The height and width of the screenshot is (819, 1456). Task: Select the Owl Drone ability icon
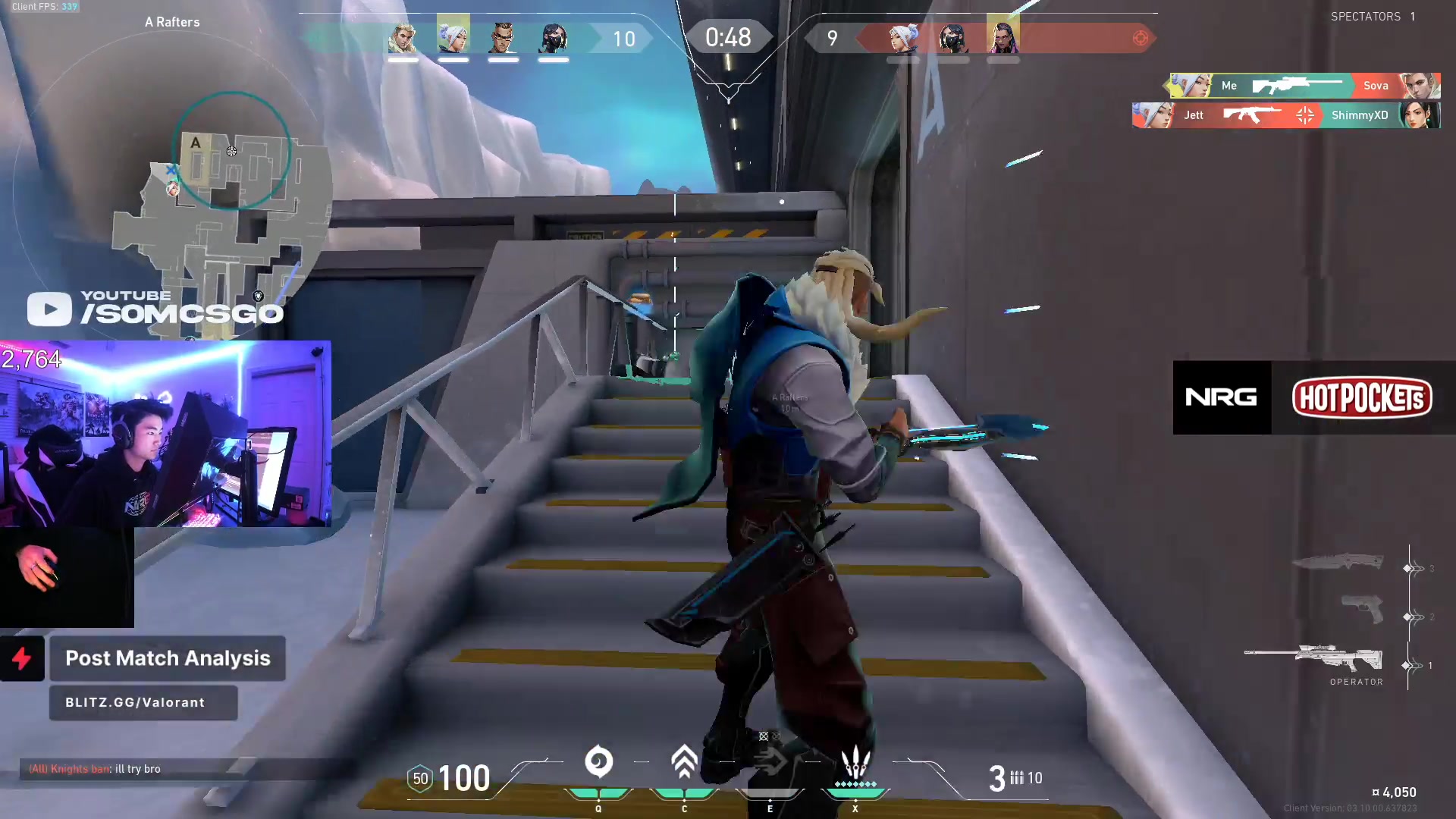[684, 762]
